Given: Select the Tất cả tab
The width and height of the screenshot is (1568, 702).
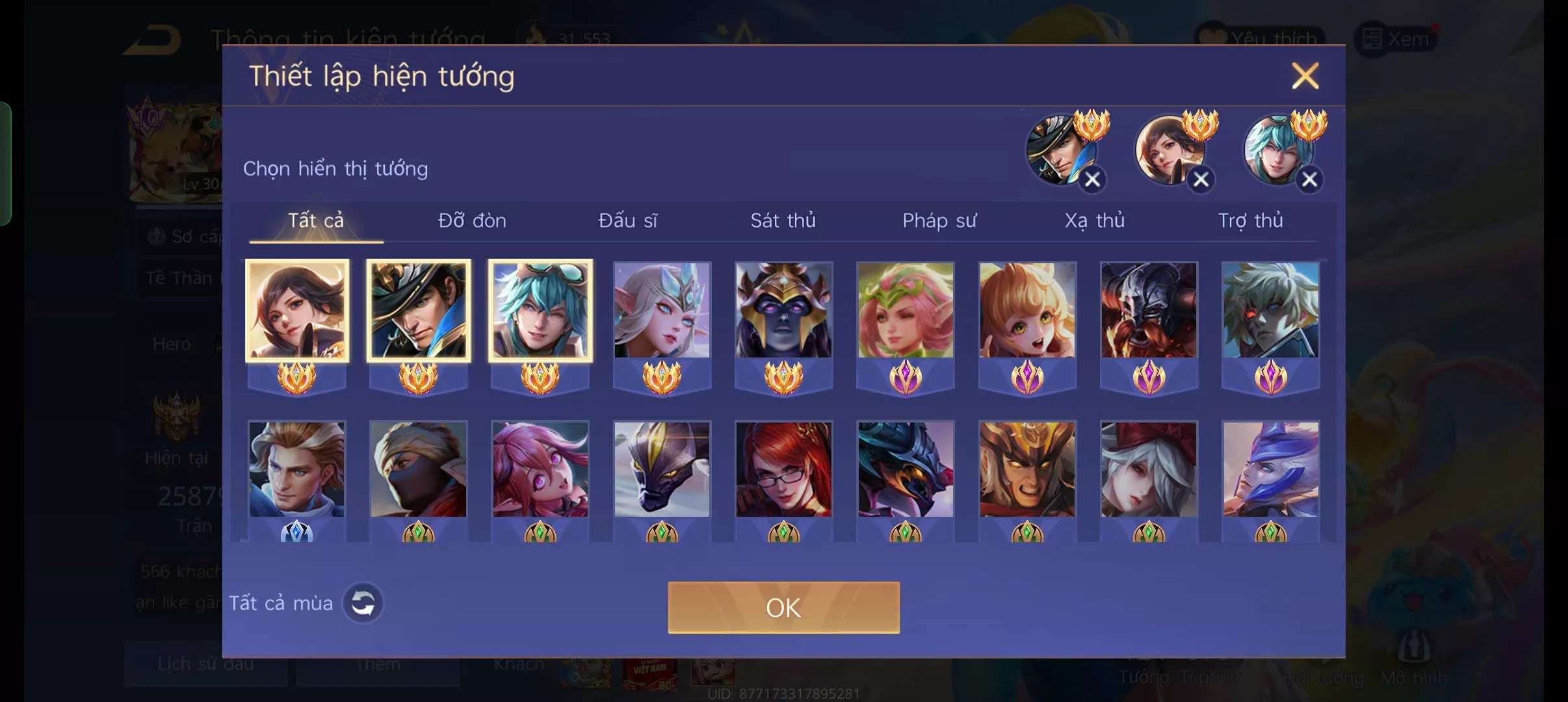Looking at the screenshot, I should click(316, 221).
